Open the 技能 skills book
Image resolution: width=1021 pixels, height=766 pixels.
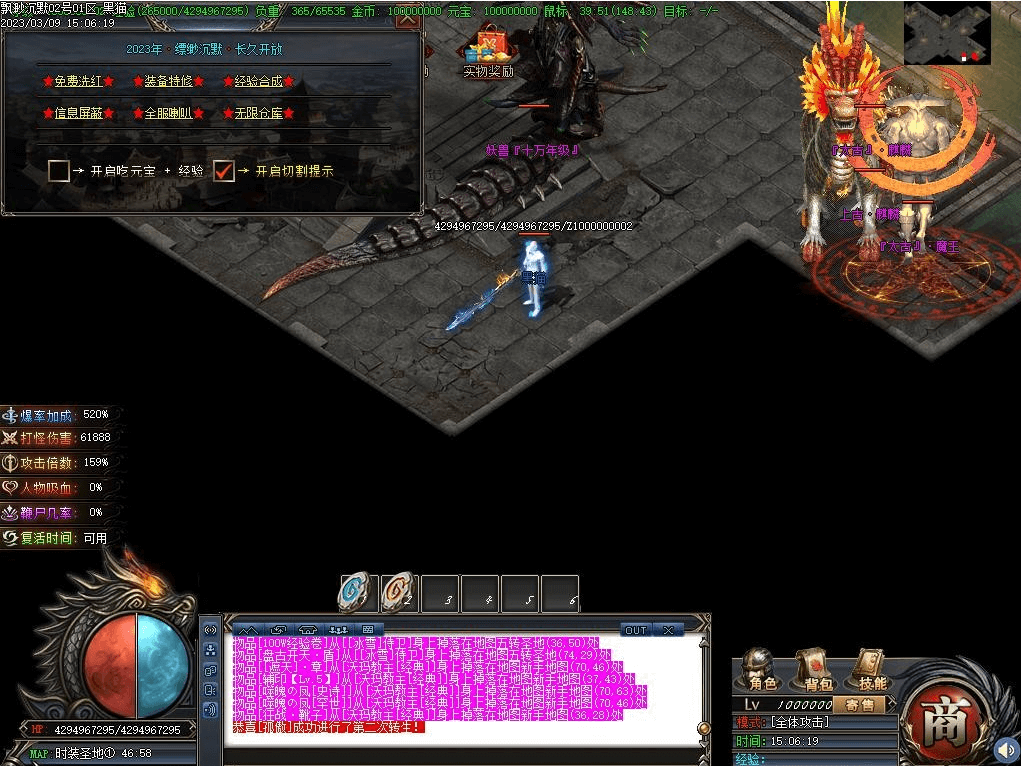(x=871, y=669)
